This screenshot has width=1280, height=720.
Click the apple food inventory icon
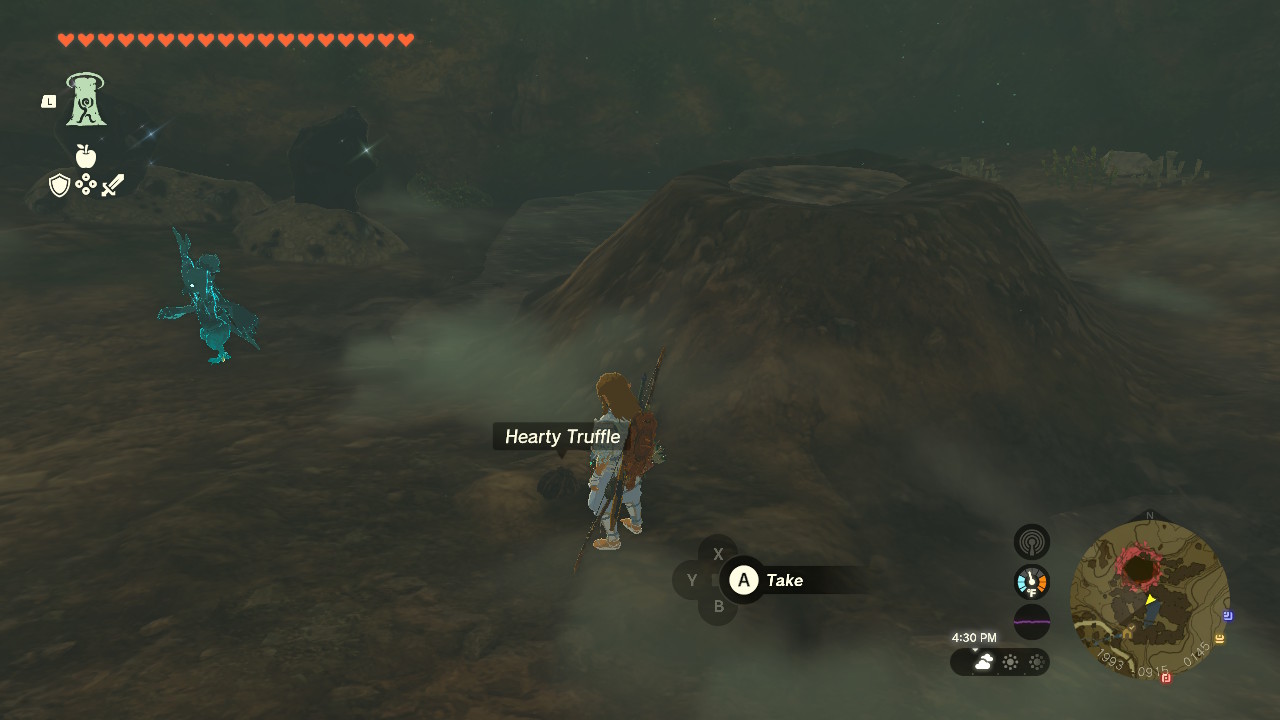(x=86, y=157)
